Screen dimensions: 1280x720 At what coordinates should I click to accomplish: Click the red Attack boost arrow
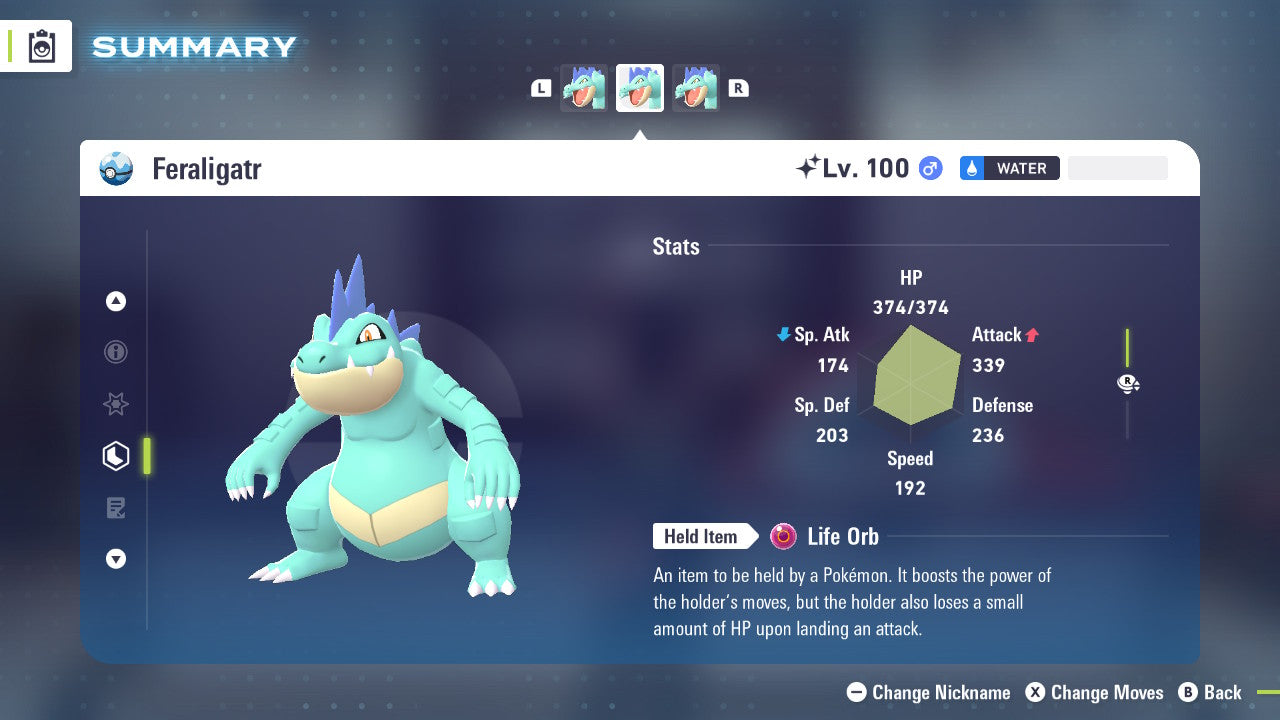click(1030, 335)
